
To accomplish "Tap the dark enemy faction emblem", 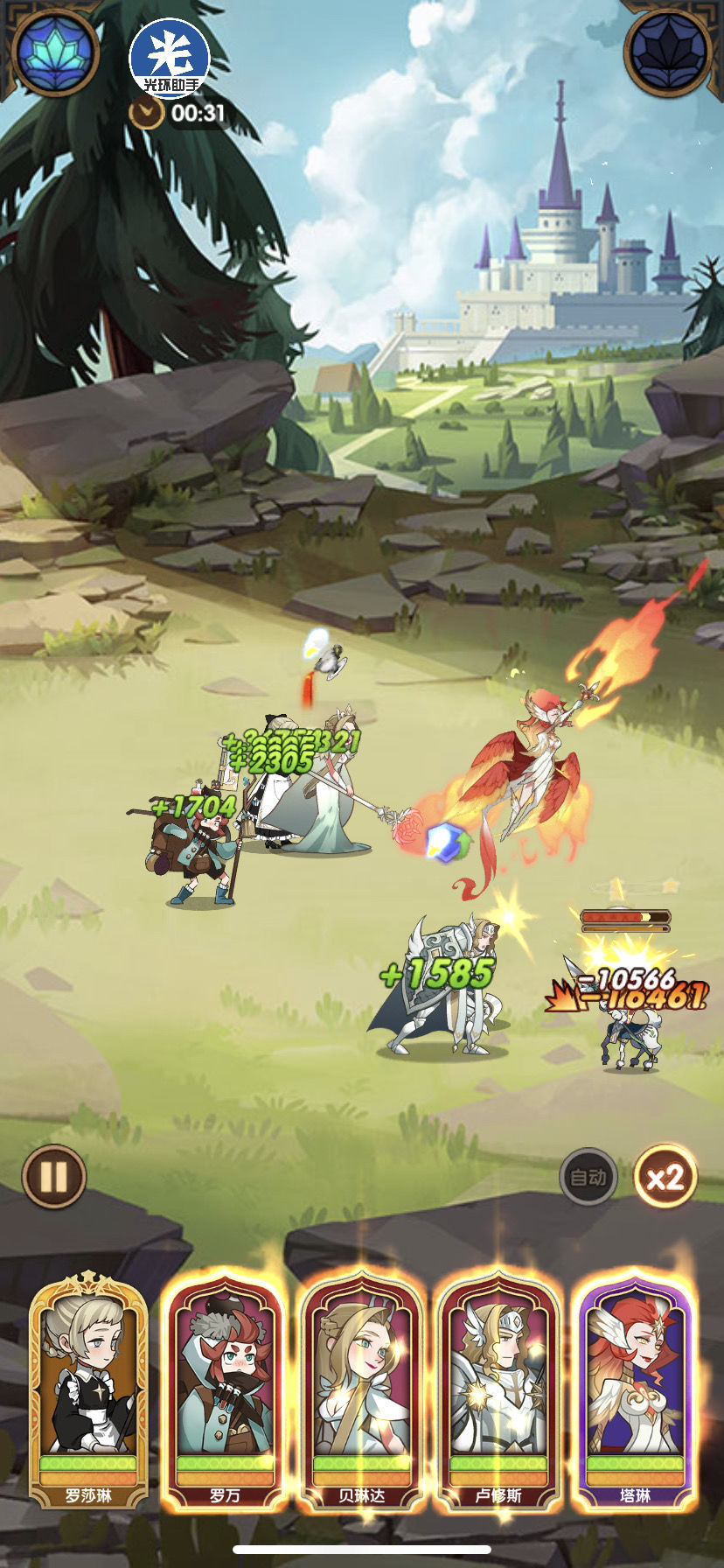I will click(669, 52).
